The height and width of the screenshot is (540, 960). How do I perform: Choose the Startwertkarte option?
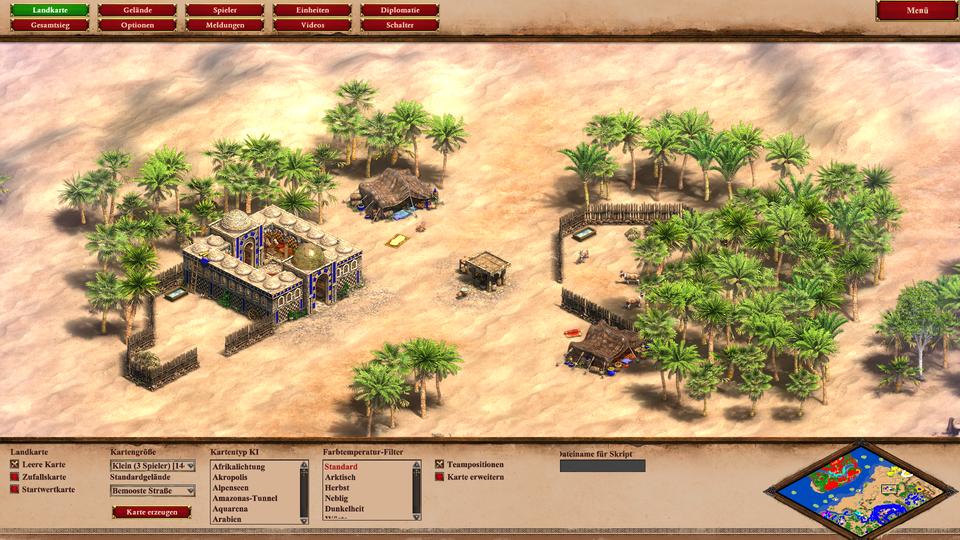15,489
